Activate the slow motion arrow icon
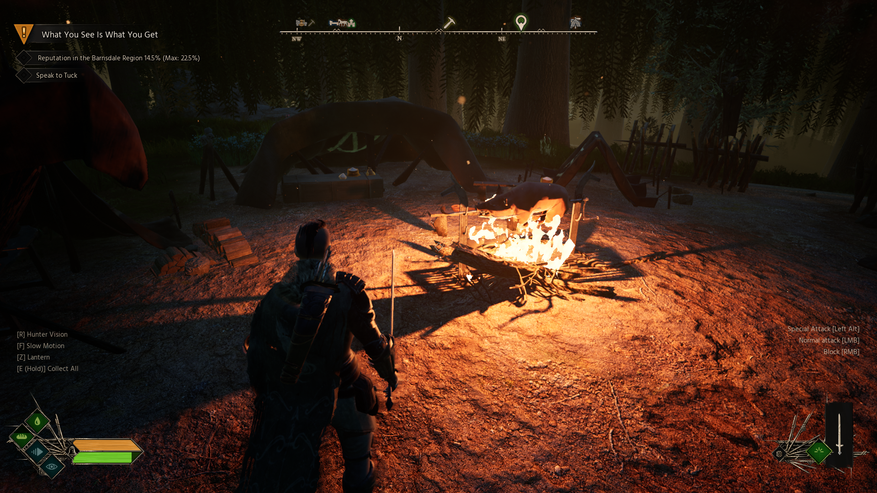The height and width of the screenshot is (493, 877). click(x=38, y=451)
